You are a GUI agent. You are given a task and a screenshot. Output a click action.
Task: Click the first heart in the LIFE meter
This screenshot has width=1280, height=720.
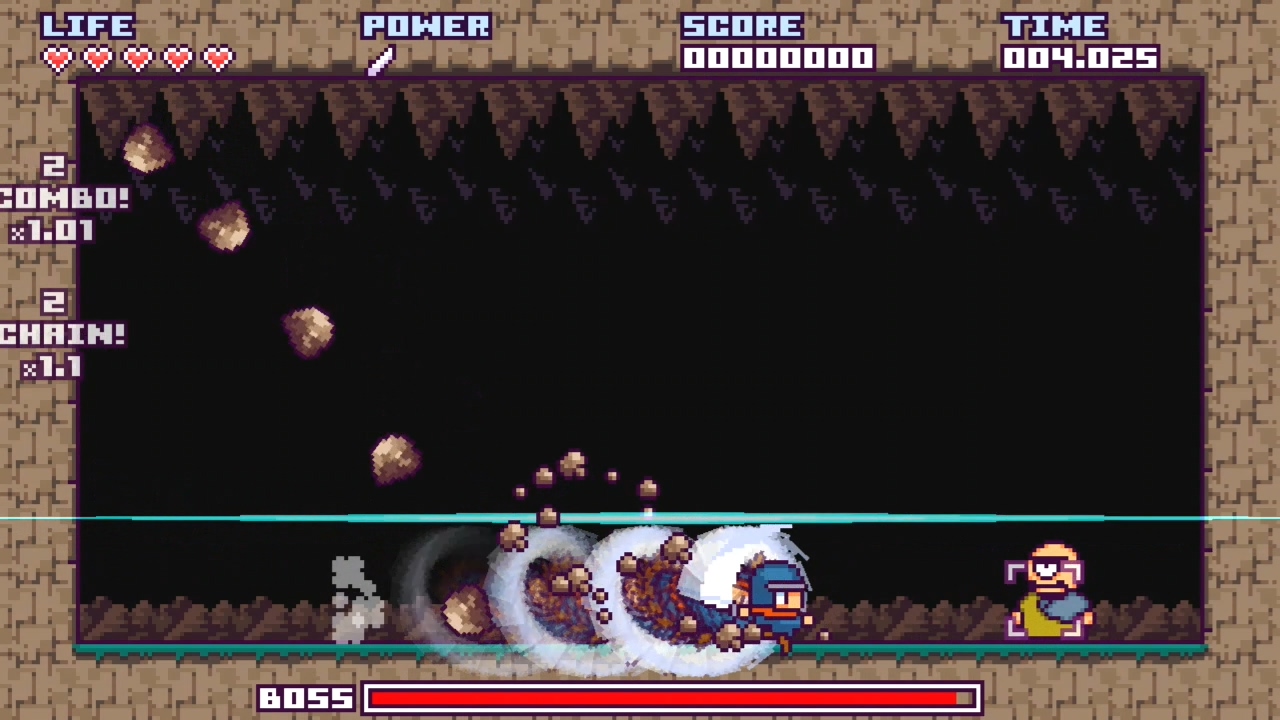(57, 58)
